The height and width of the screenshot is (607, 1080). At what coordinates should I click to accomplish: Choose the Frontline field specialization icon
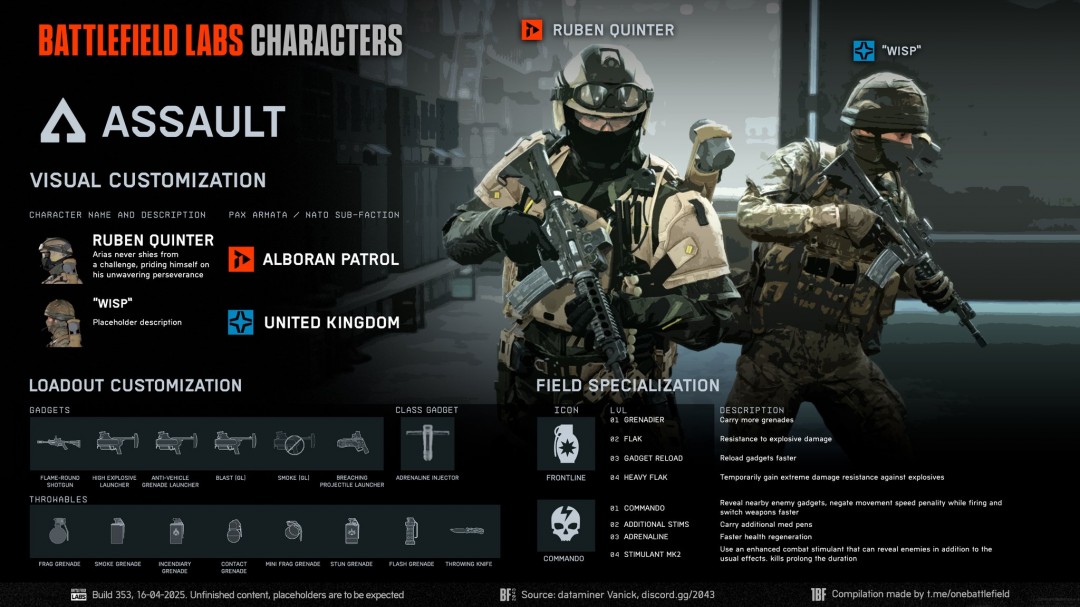[x=566, y=443]
